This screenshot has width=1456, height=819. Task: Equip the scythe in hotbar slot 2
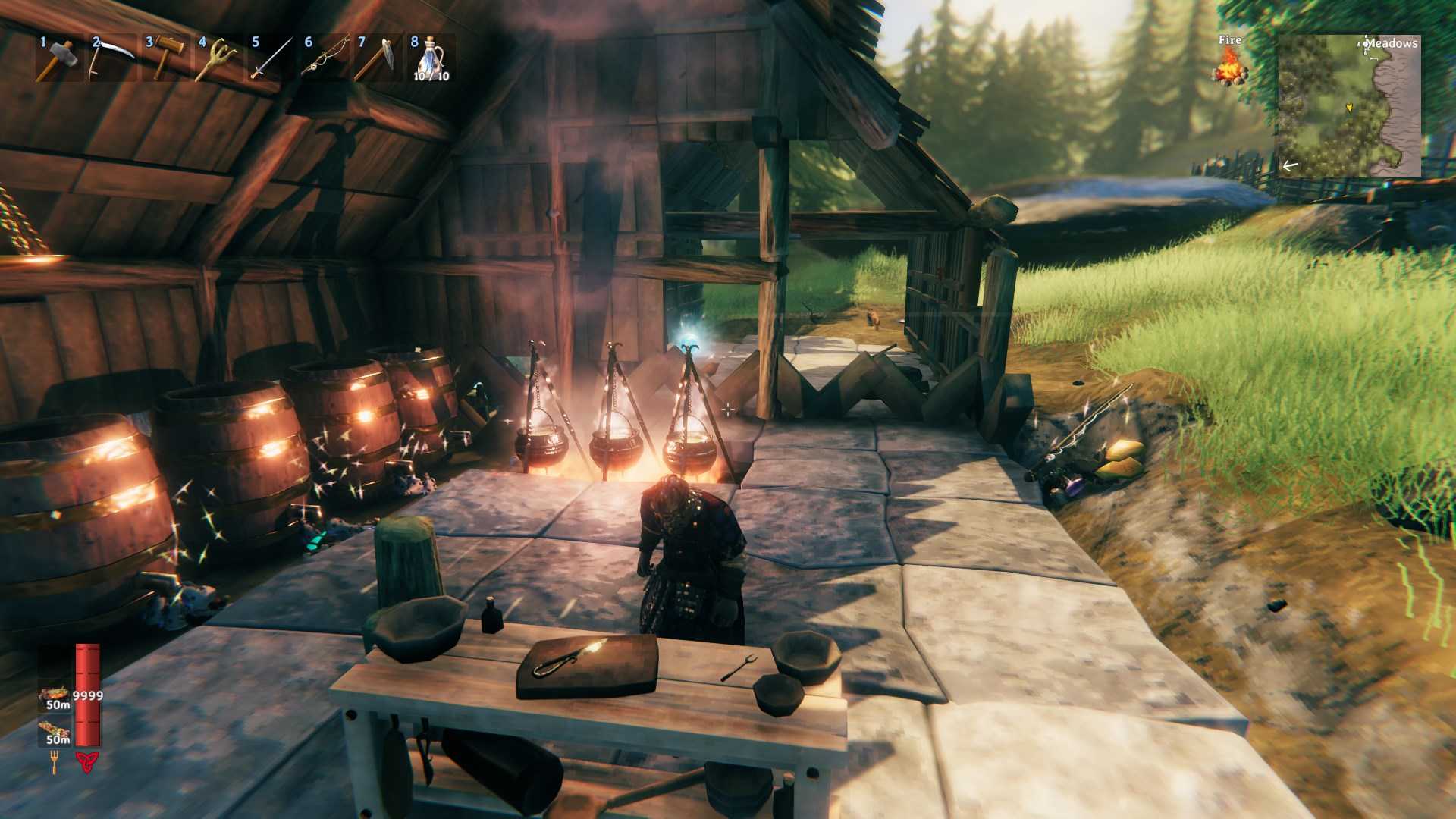click(x=112, y=58)
